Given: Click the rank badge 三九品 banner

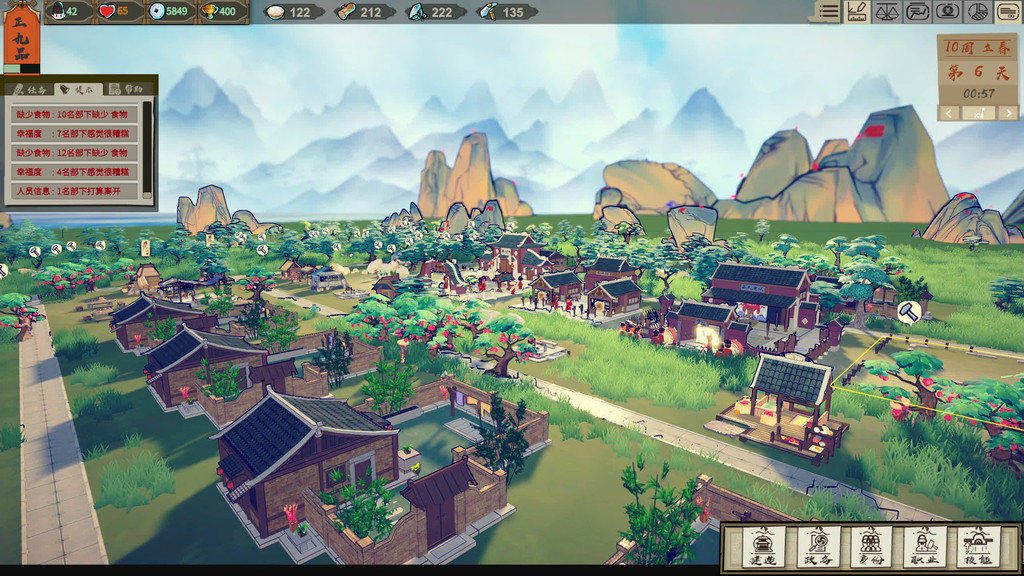Looking at the screenshot, I should coord(21,35).
